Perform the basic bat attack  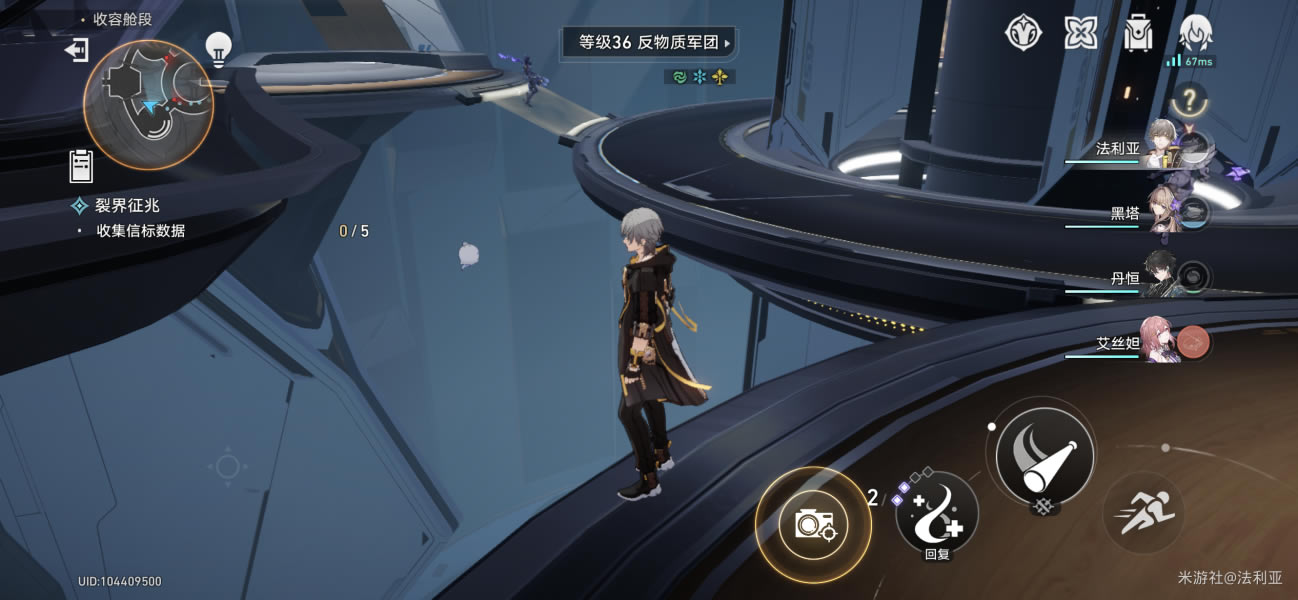tap(1043, 453)
